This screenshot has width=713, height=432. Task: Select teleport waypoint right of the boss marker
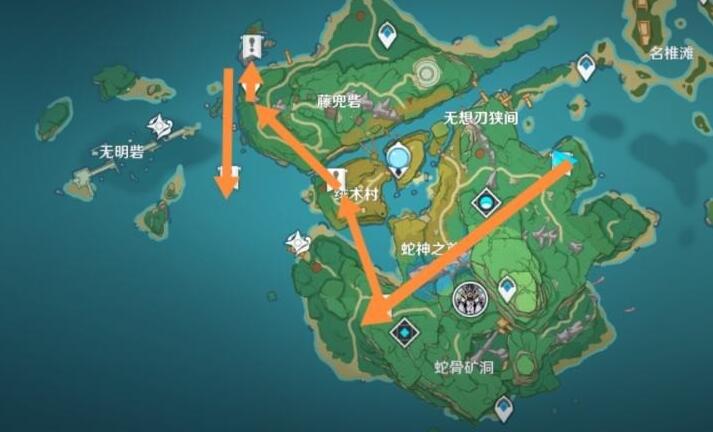click(x=509, y=290)
